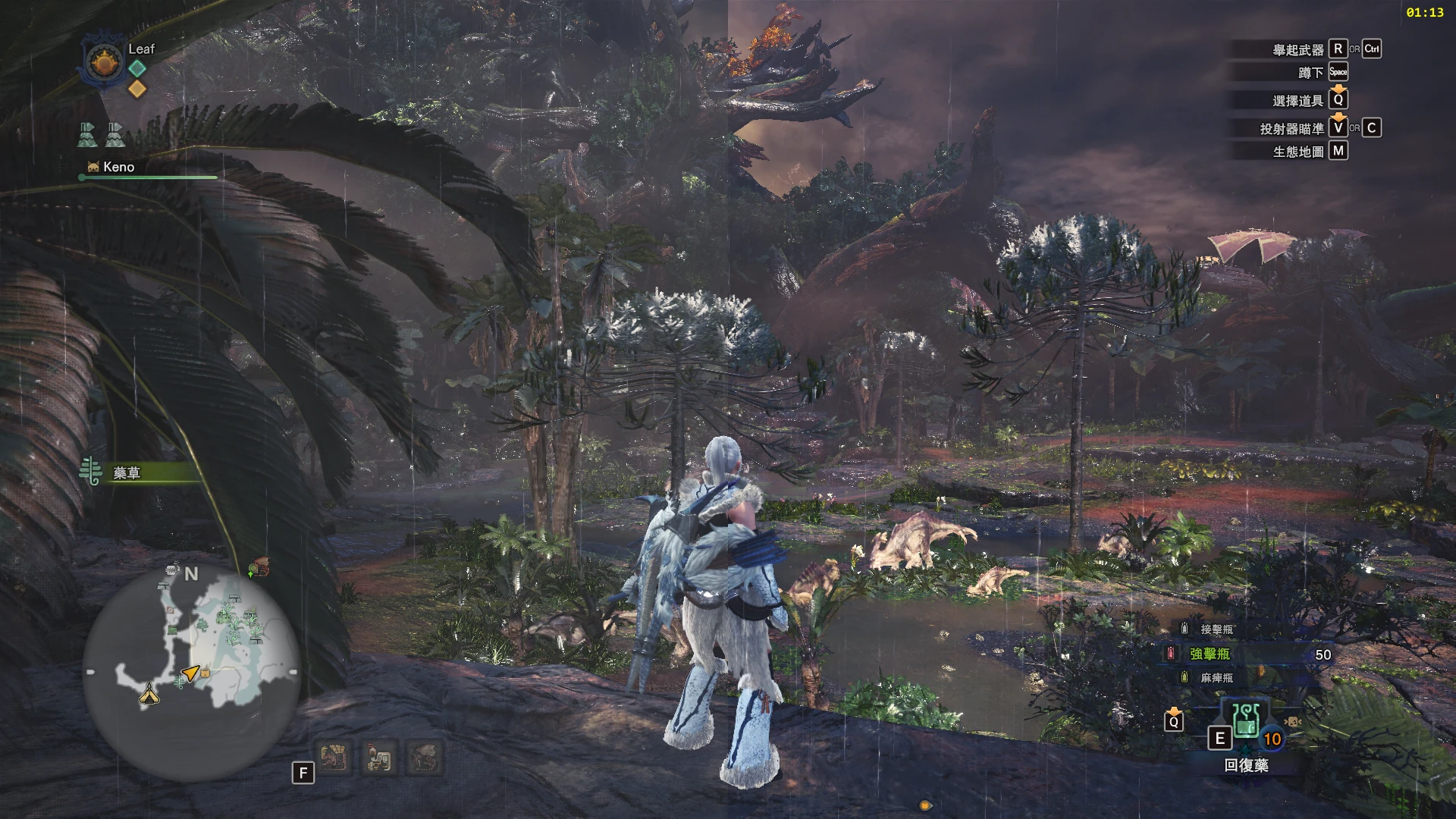Select the 強擊瓶 power coating
The width and height of the screenshot is (1456, 819).
[1210, 654]
